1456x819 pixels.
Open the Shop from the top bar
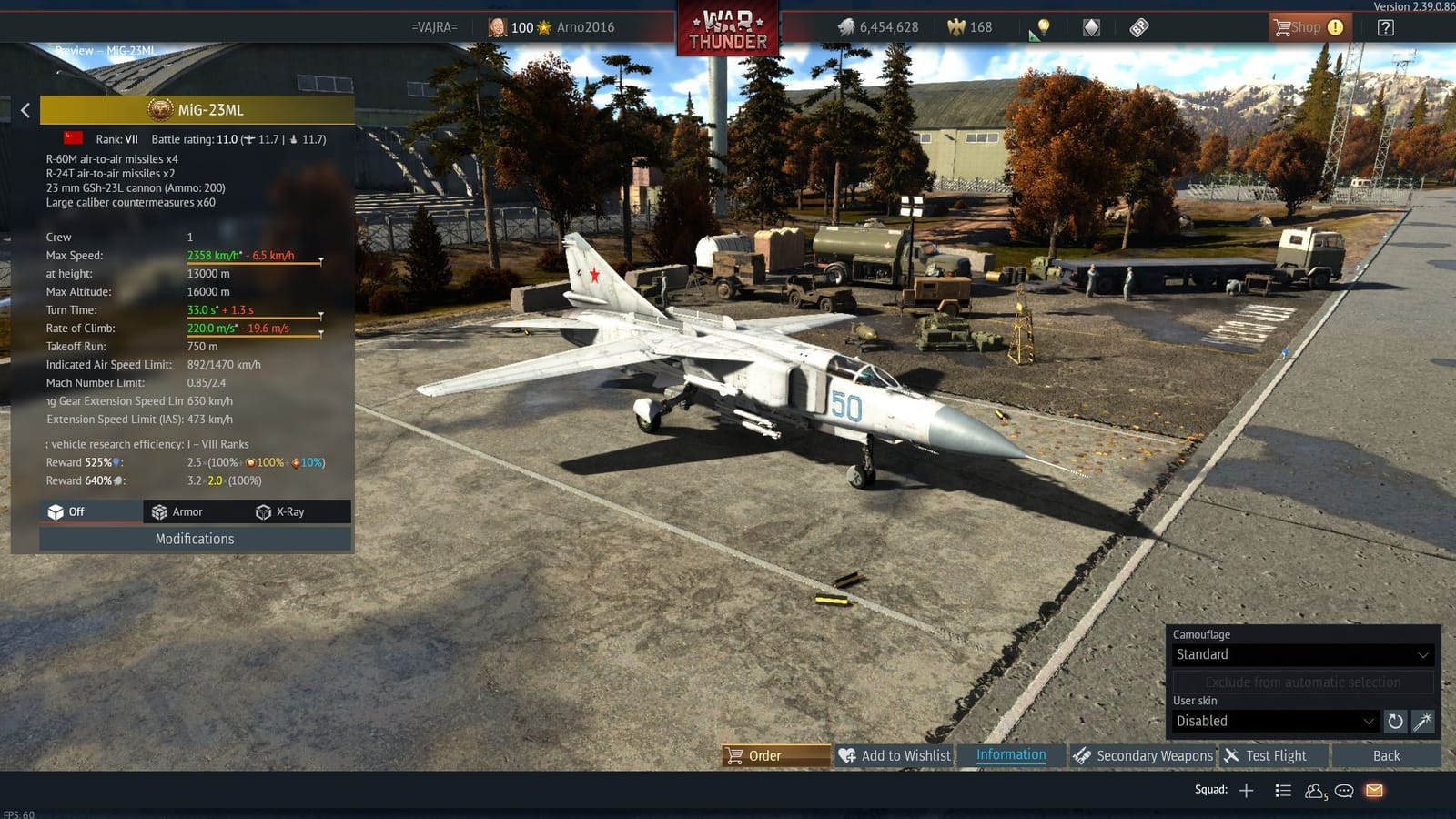(x=1308, y=27)
